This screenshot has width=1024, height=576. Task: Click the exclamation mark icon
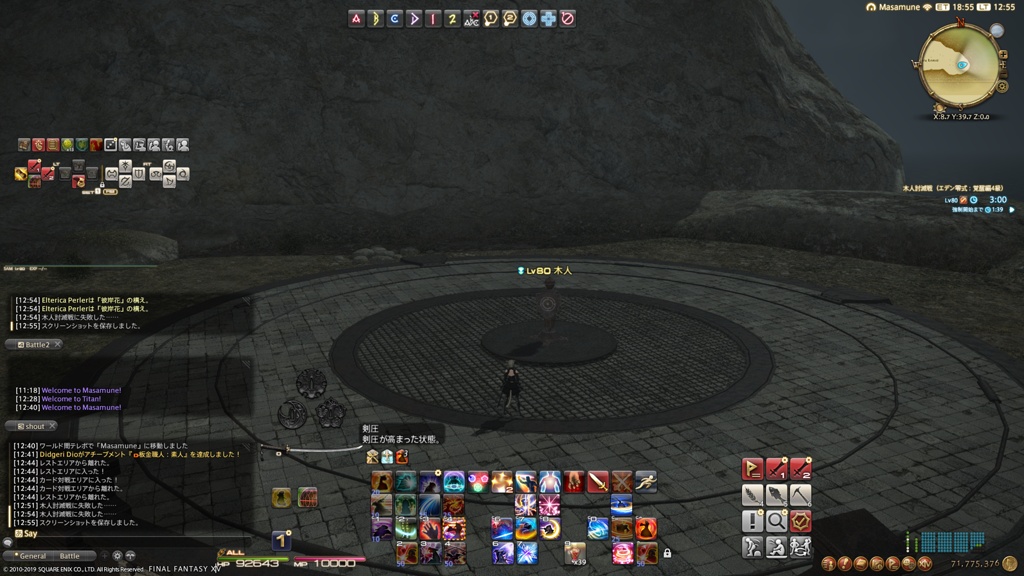pos(752,520)
